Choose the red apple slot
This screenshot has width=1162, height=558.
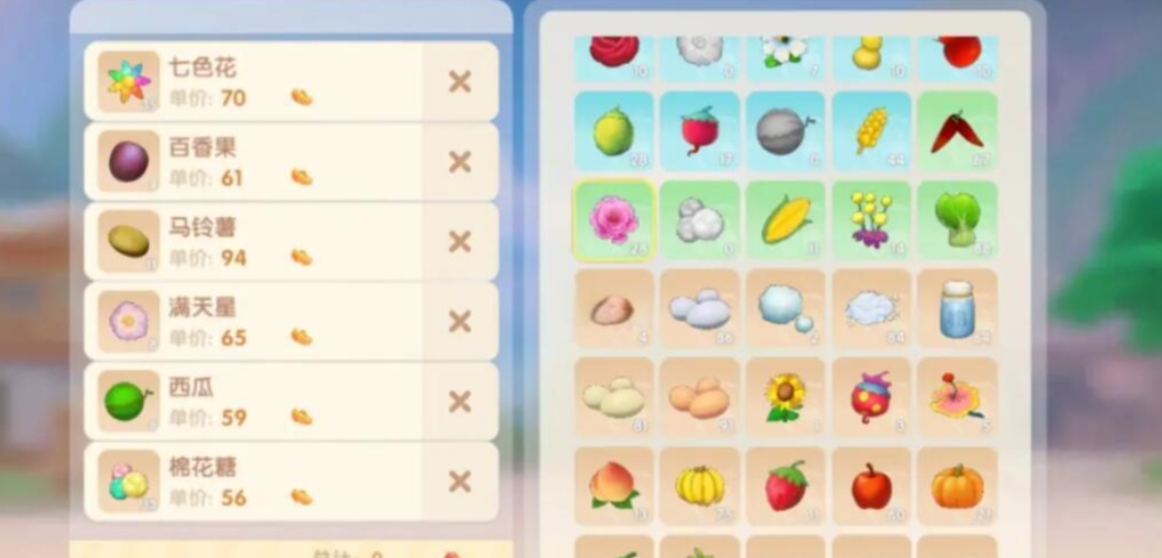point(871,486)
